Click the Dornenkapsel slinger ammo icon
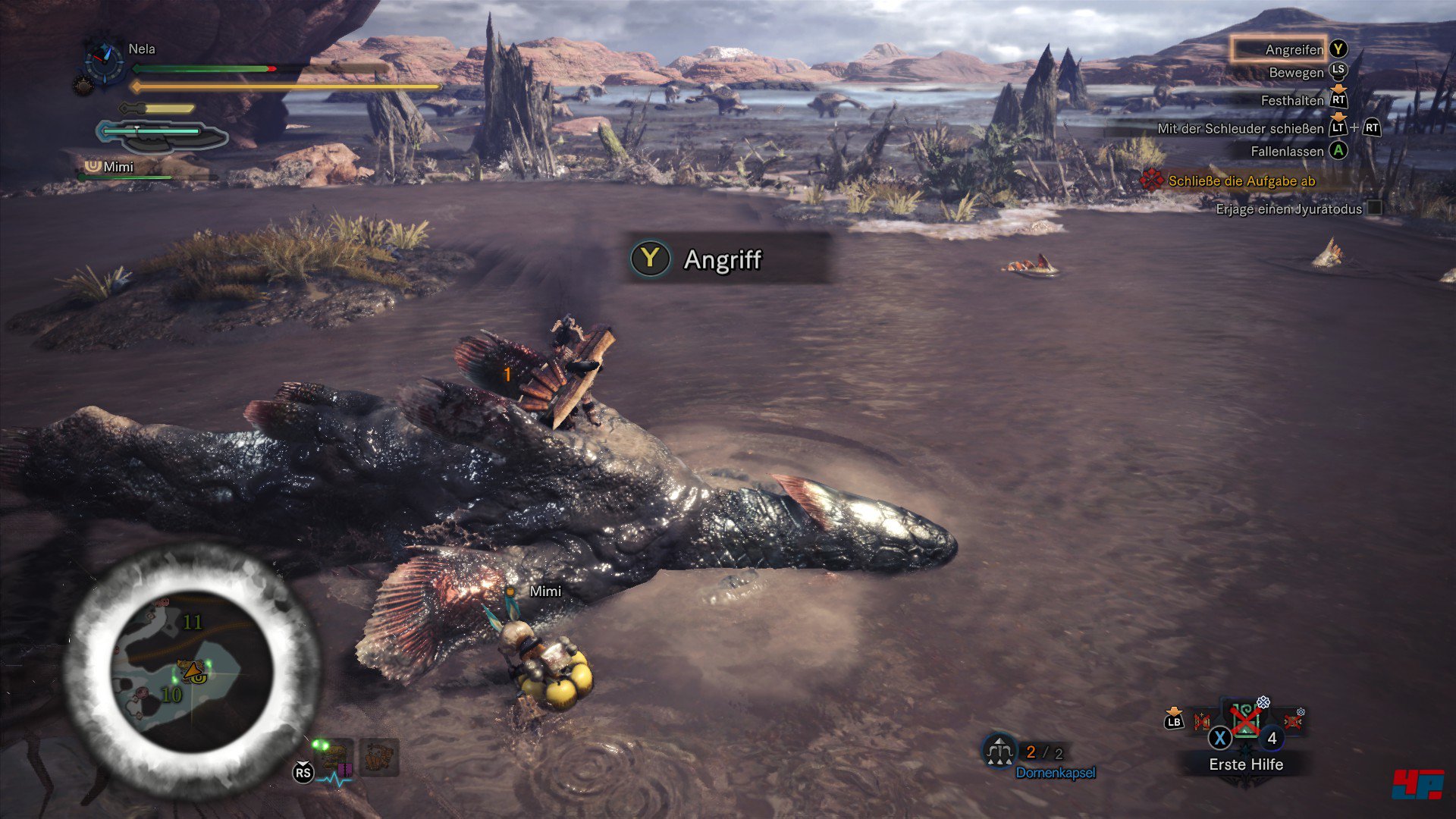This screenshot has width=1456, height=819. click(999, 750)
